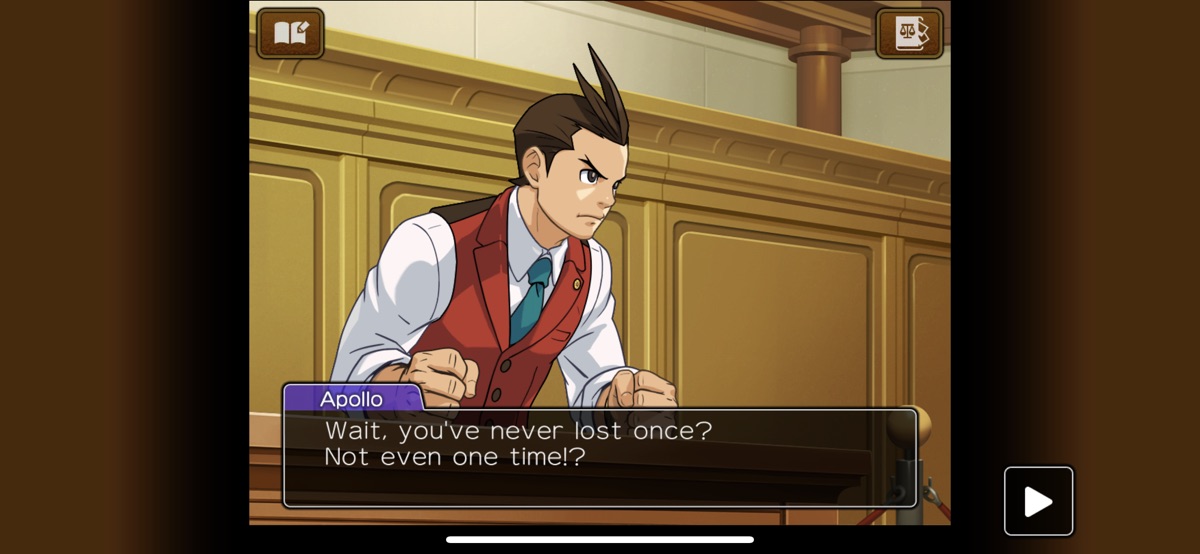Advance dialogue with the play arrow button
Viewport: 1200px width, 554px height.
tap(1038, 501)
